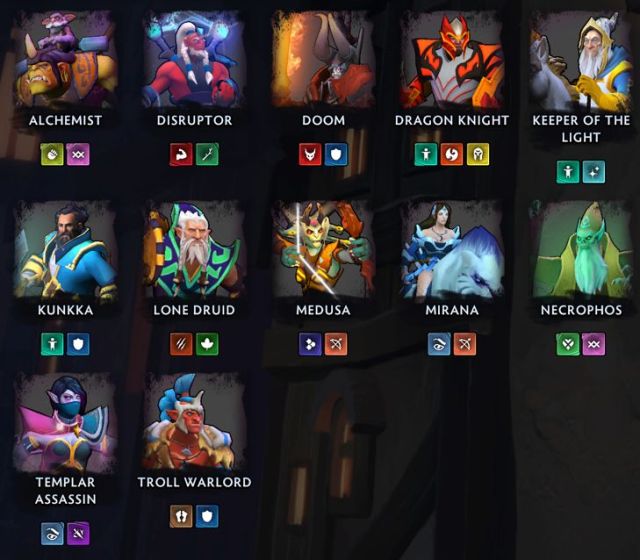Click Troll Warlord's orange footprints alliance icon
This screenshot has height=560, width=640.
click(181, 516)
